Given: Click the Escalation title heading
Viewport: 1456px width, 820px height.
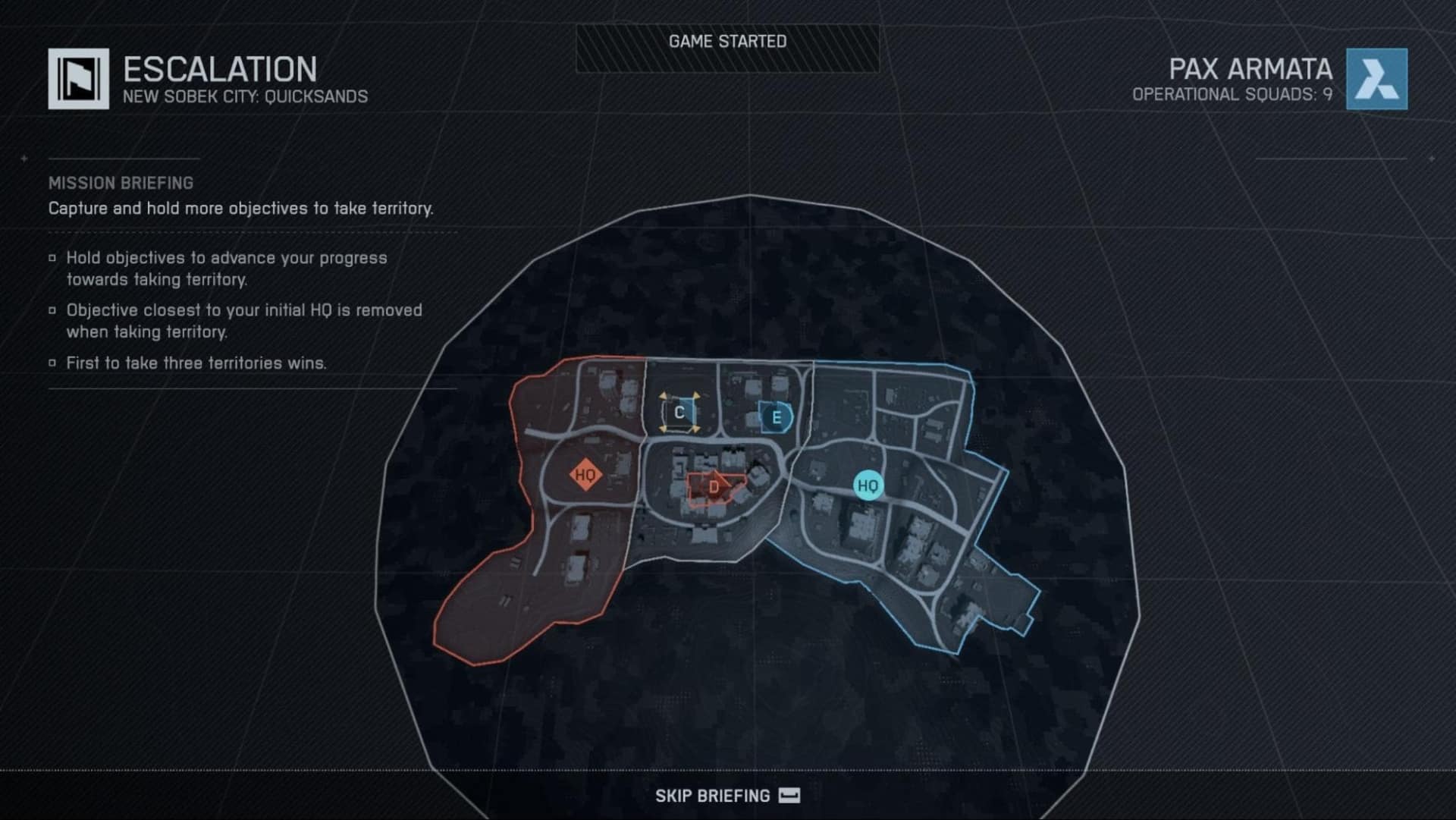Looking at the screenshot, I should click(218, 70).
